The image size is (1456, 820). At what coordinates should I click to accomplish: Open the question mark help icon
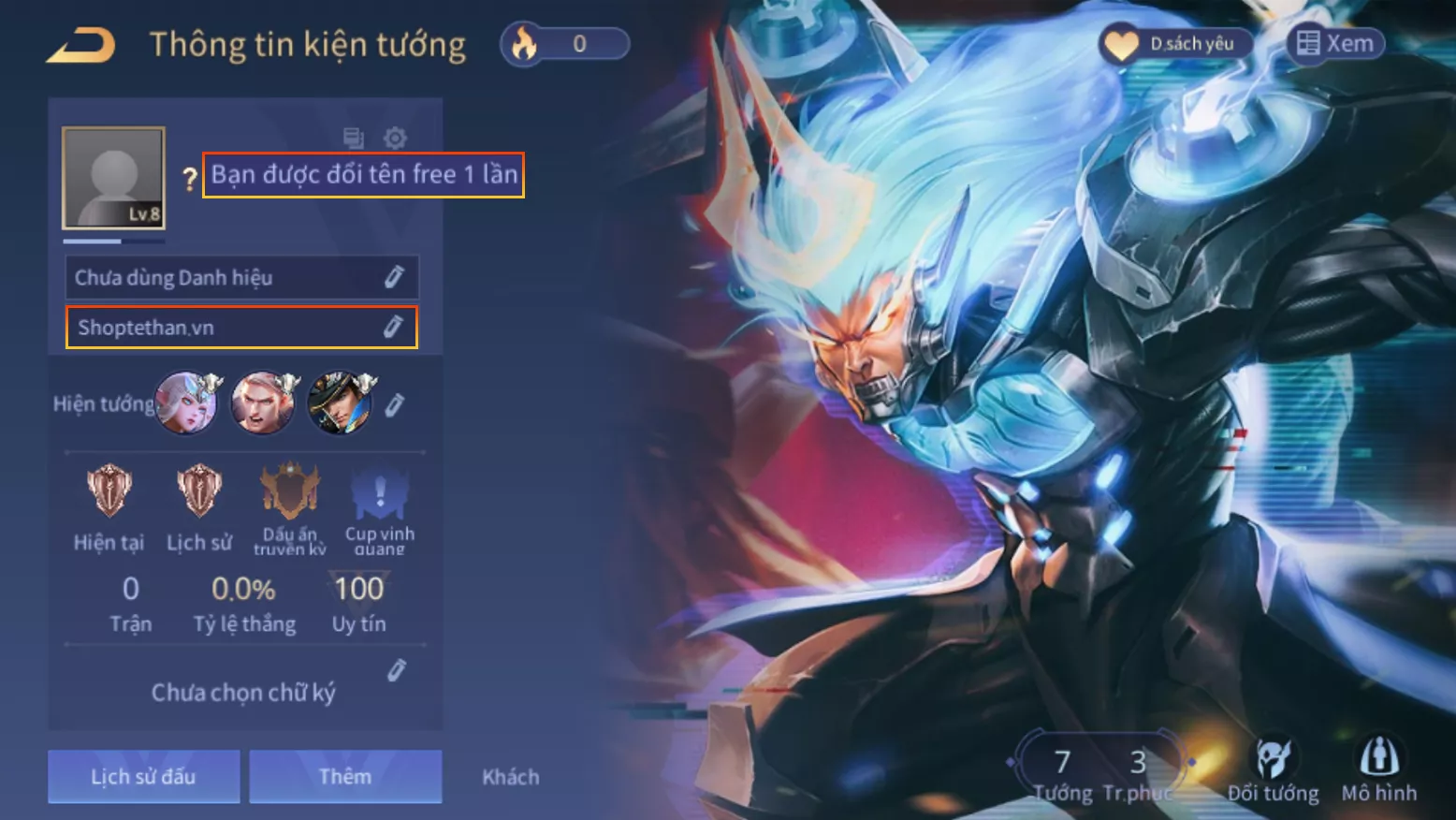pyautogui.click(x=190, y=178)
